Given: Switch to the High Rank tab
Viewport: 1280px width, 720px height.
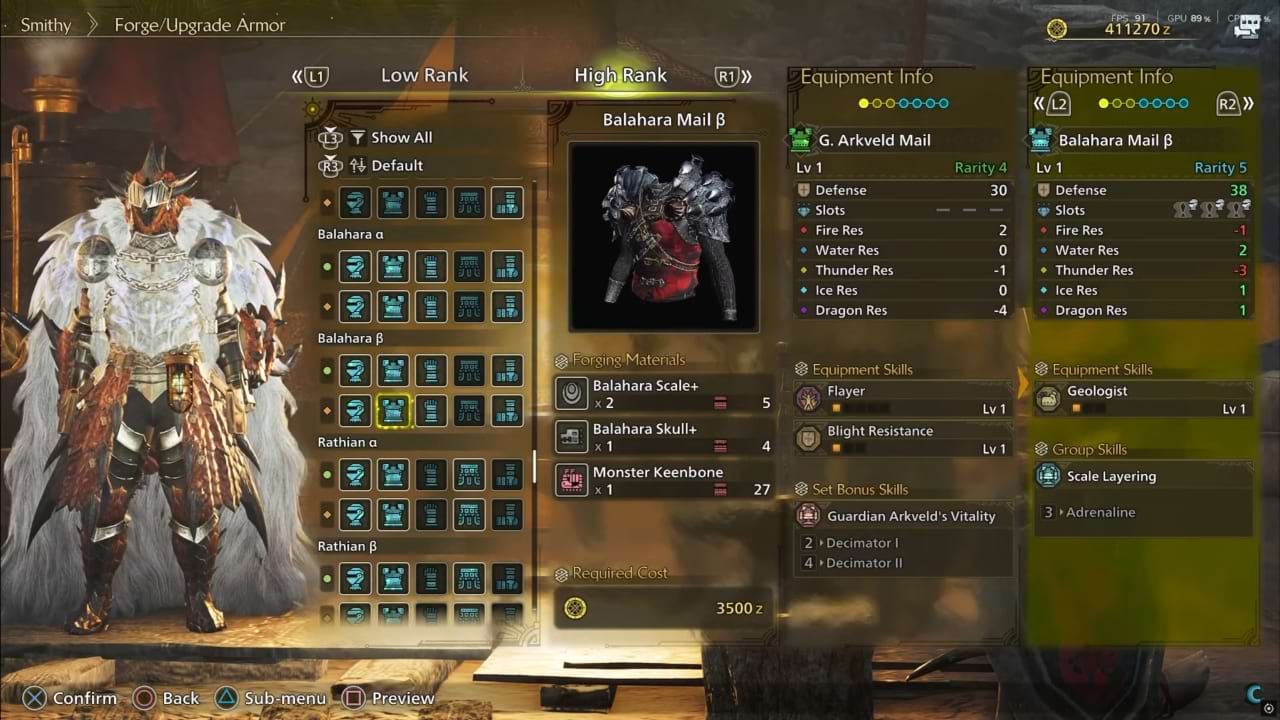Looking at the screenshot, I should (620, 76).
